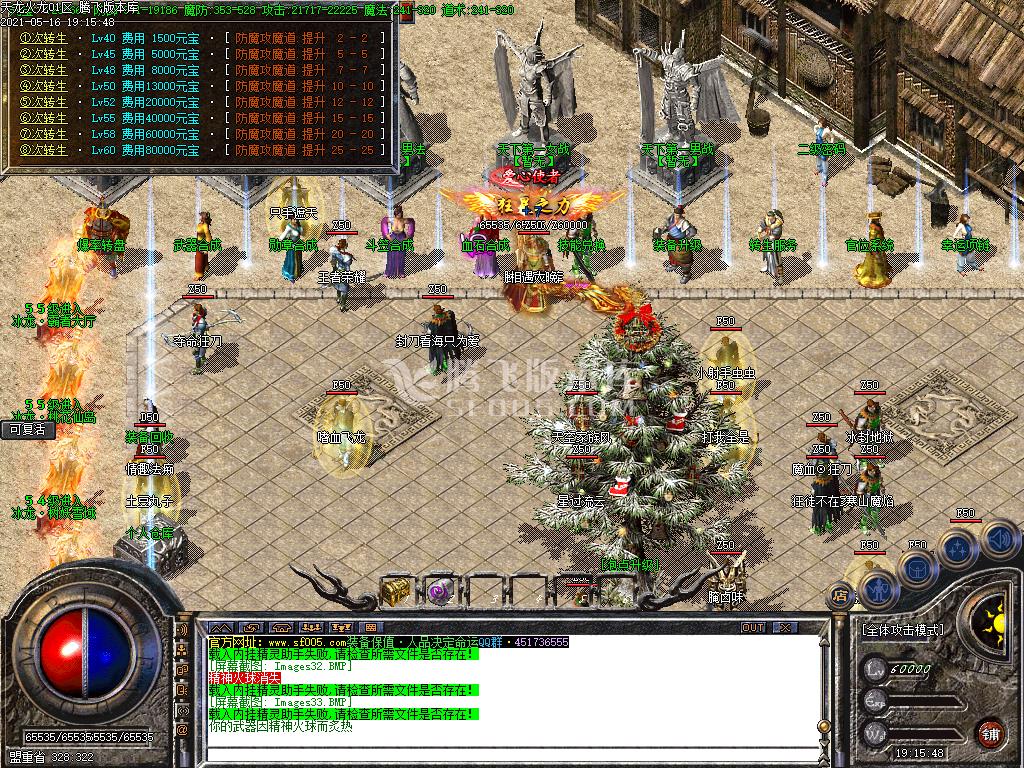Click the OUT button above chat
1024x768 pixels.
click(752, 628)
